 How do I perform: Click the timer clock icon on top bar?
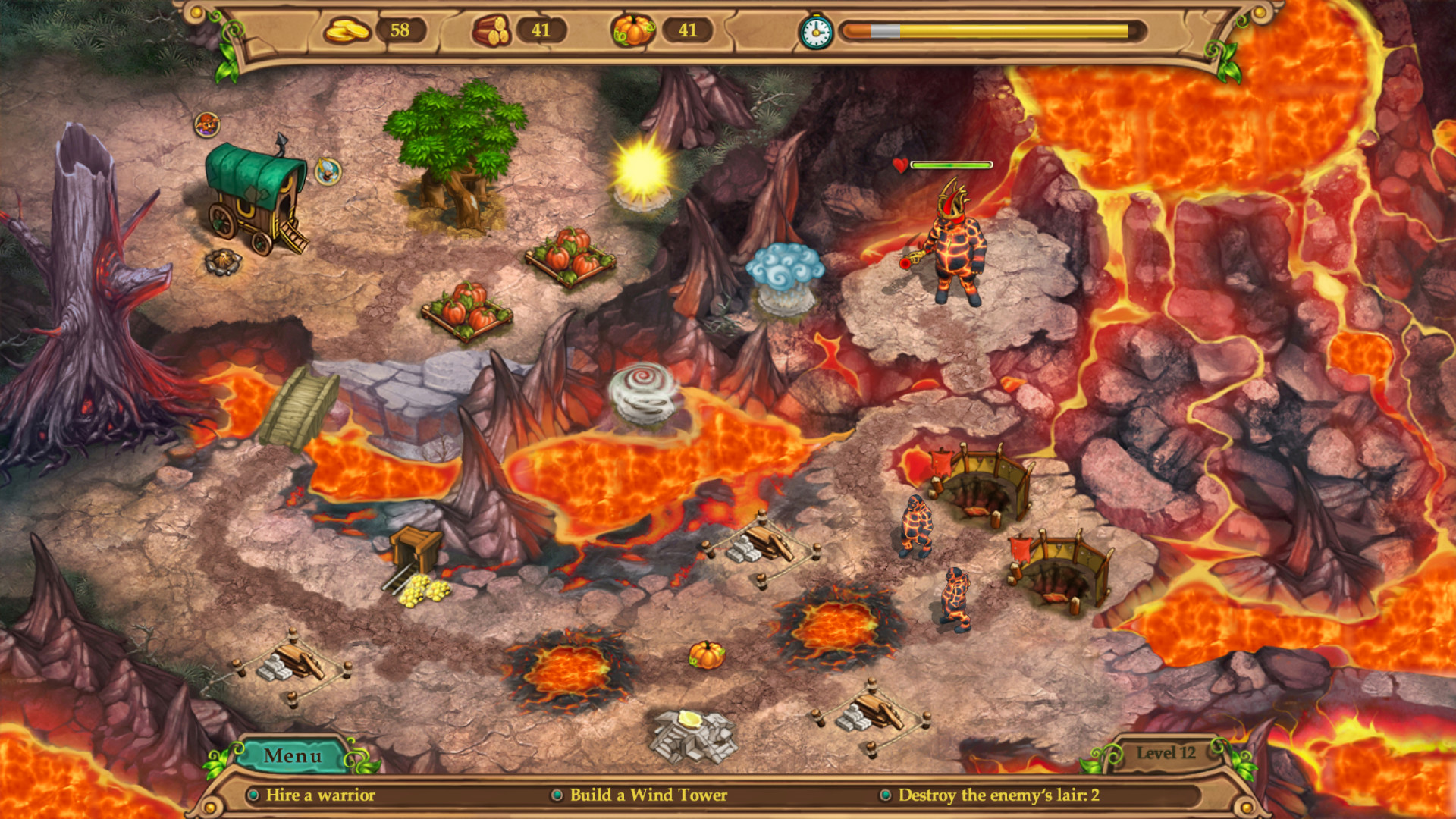click(815, 33)
